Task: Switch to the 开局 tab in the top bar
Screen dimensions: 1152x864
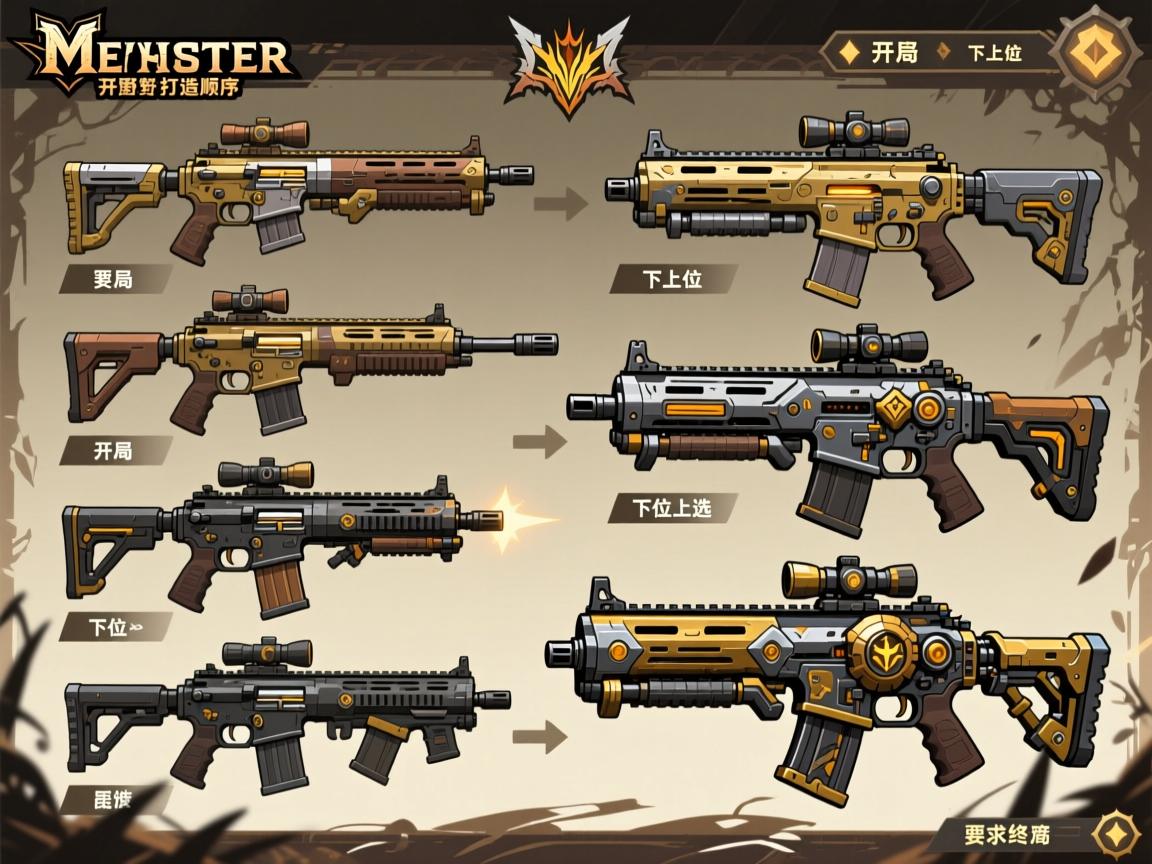Action: click(881, 52)
